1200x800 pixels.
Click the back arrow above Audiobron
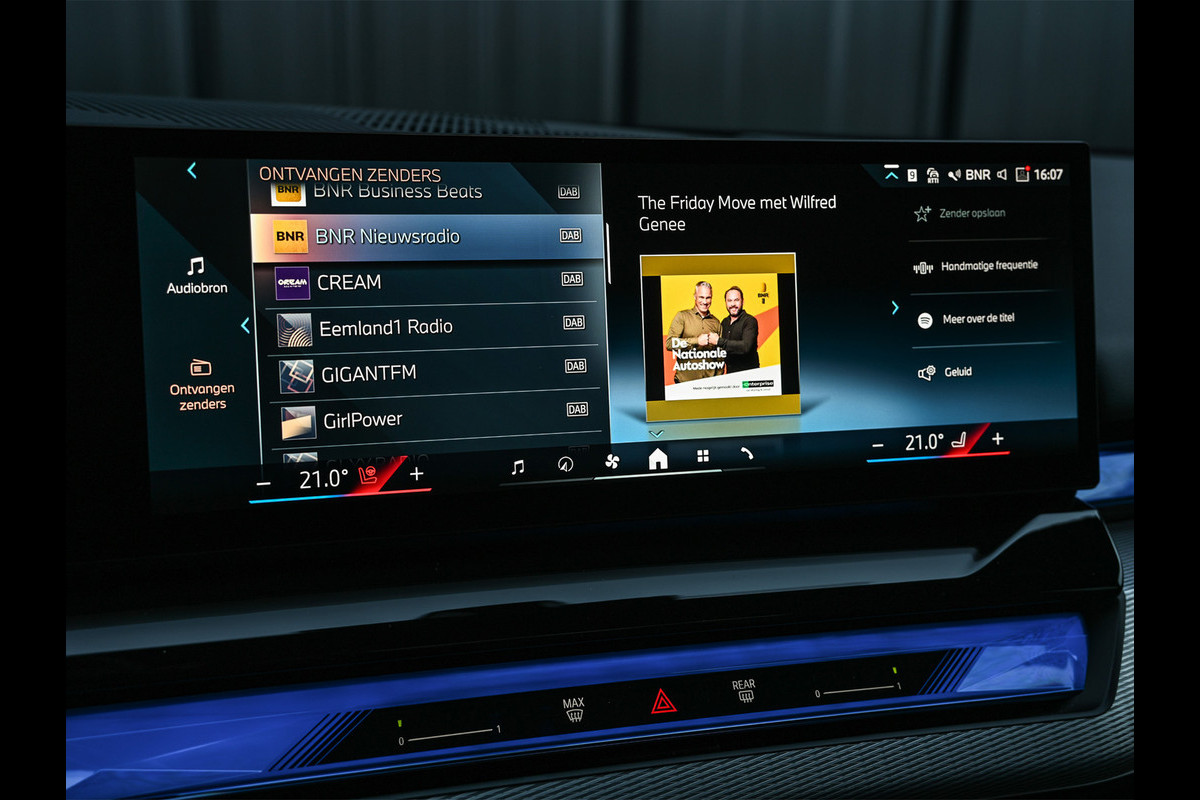click(x=192, y=171)
